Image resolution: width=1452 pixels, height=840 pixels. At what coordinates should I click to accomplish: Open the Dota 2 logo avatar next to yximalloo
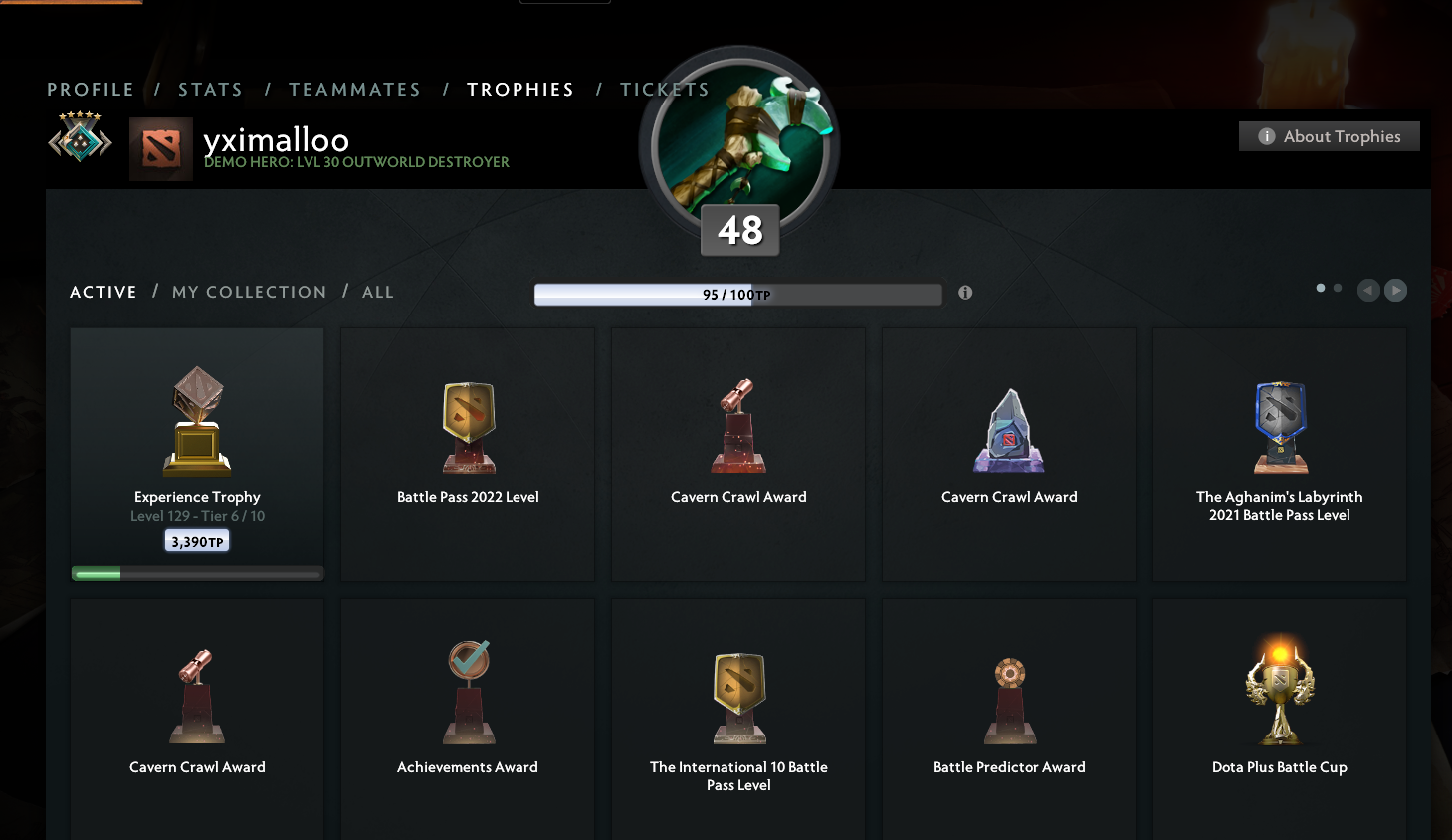(x=161, y=149)
